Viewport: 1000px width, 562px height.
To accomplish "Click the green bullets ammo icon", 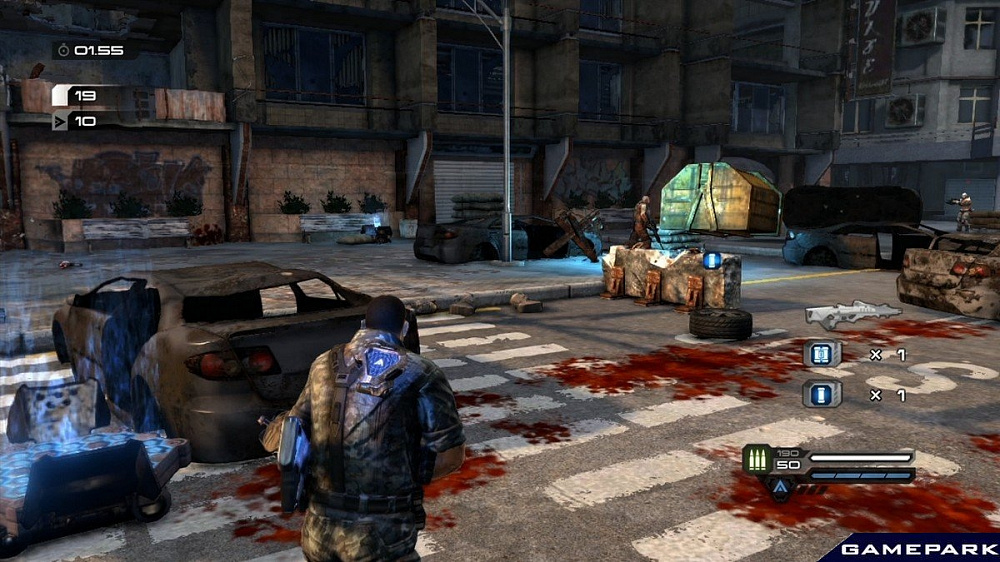I will click(757, 460).
